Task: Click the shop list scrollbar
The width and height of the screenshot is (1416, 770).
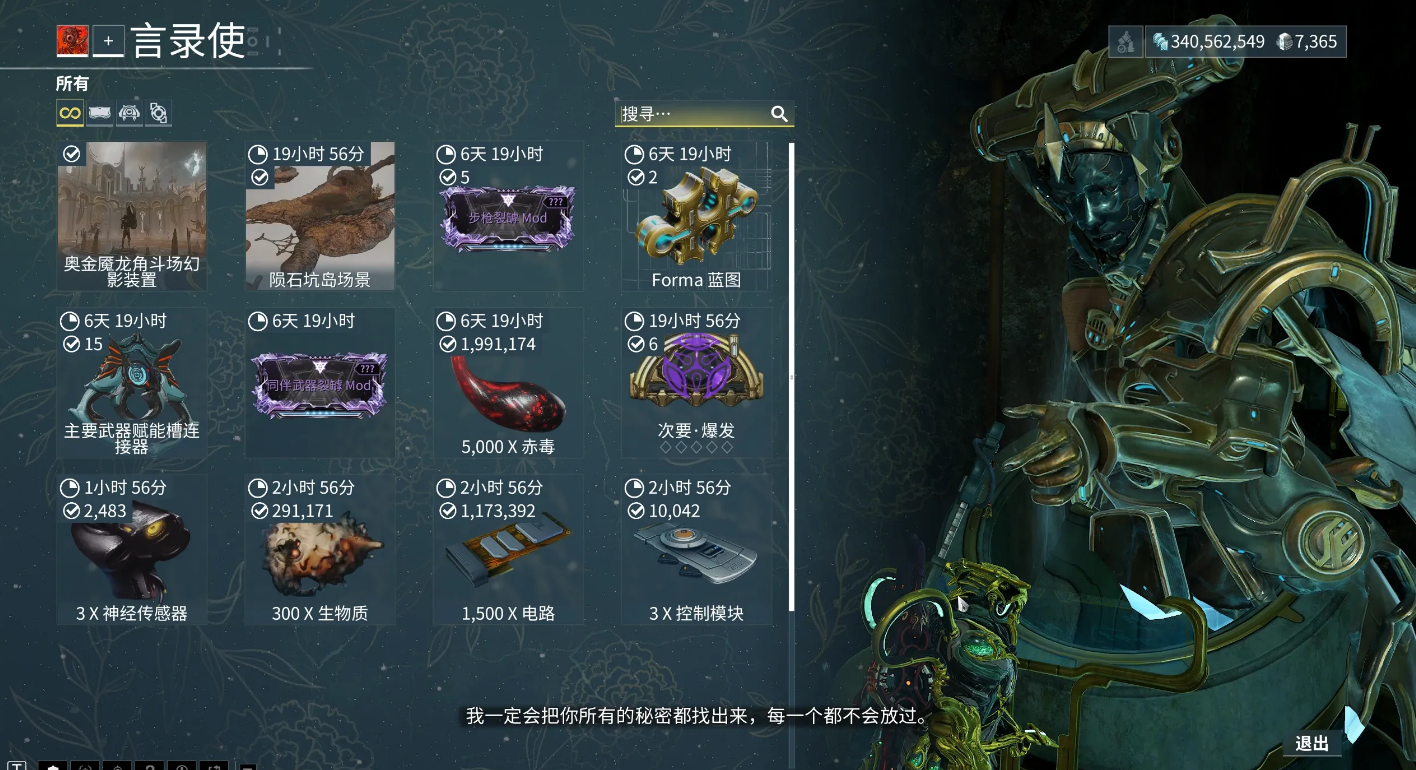Action: pos(792,375)
